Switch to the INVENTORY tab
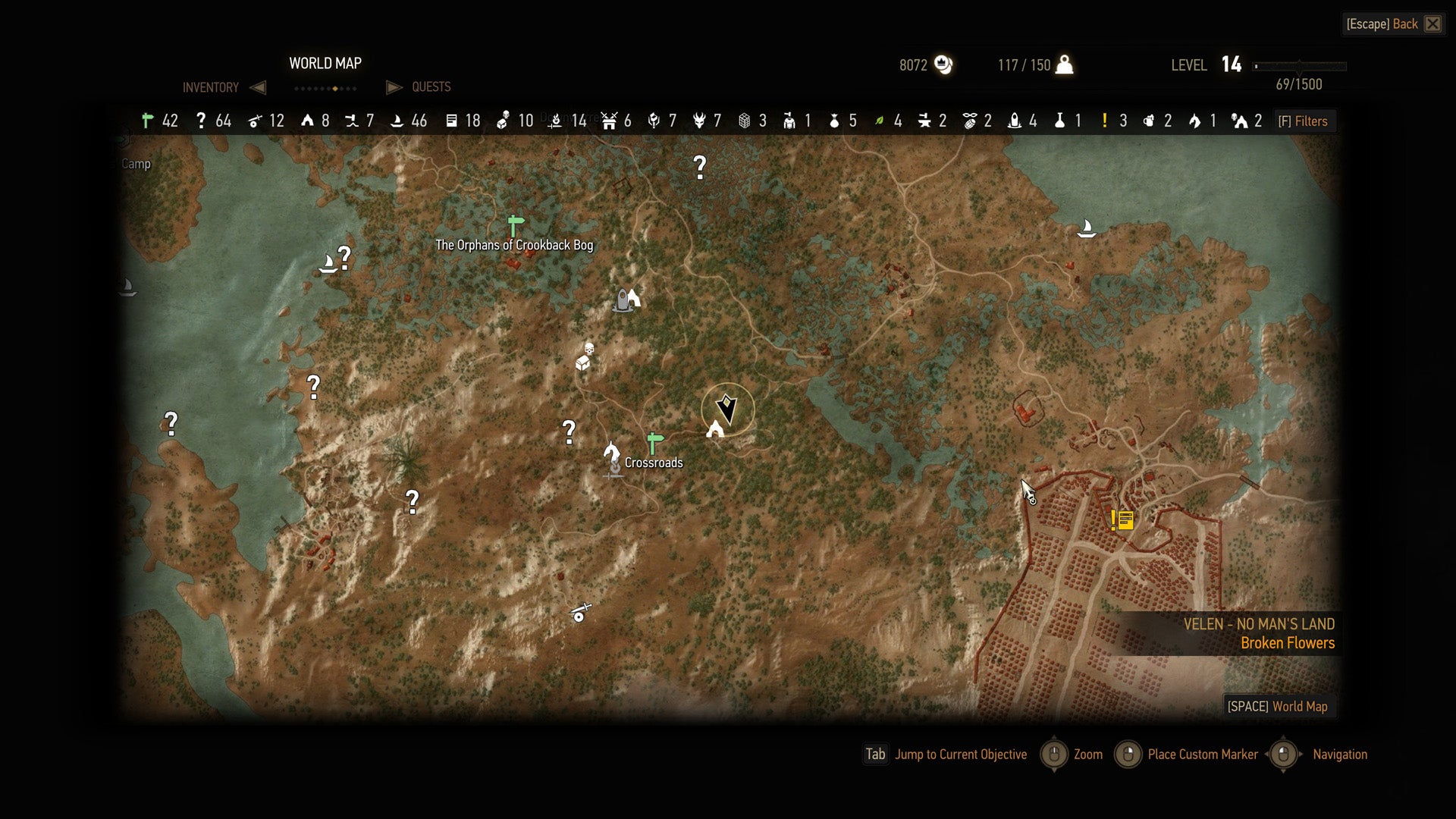 click(x=209, y=87)
